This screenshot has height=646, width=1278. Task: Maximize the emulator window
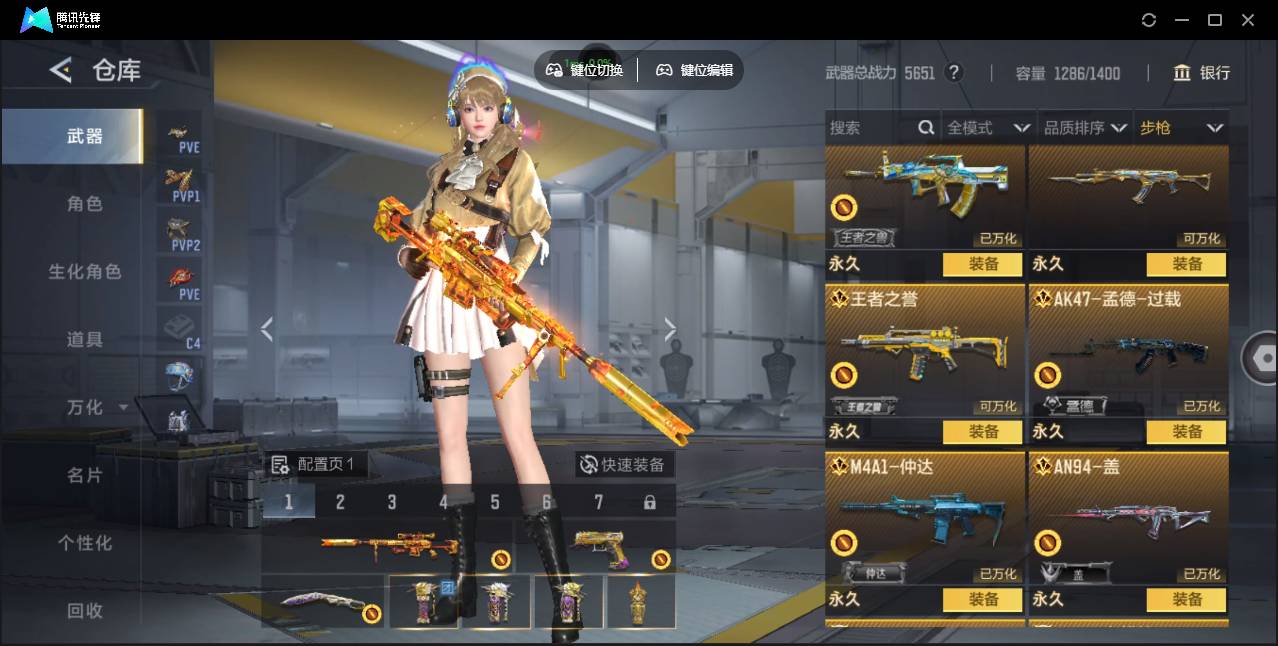(x=1215, y=20)
